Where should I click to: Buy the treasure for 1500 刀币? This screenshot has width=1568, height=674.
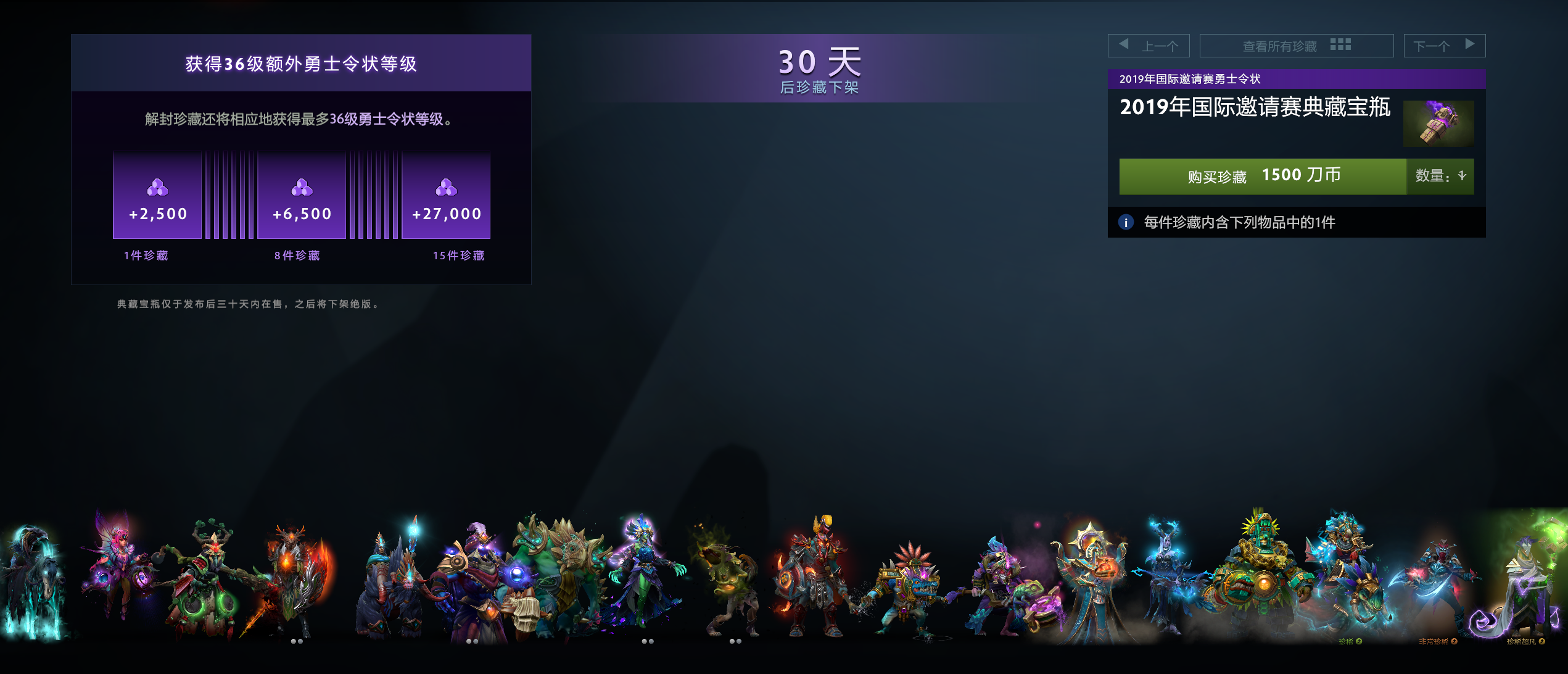click(1262, 177)
